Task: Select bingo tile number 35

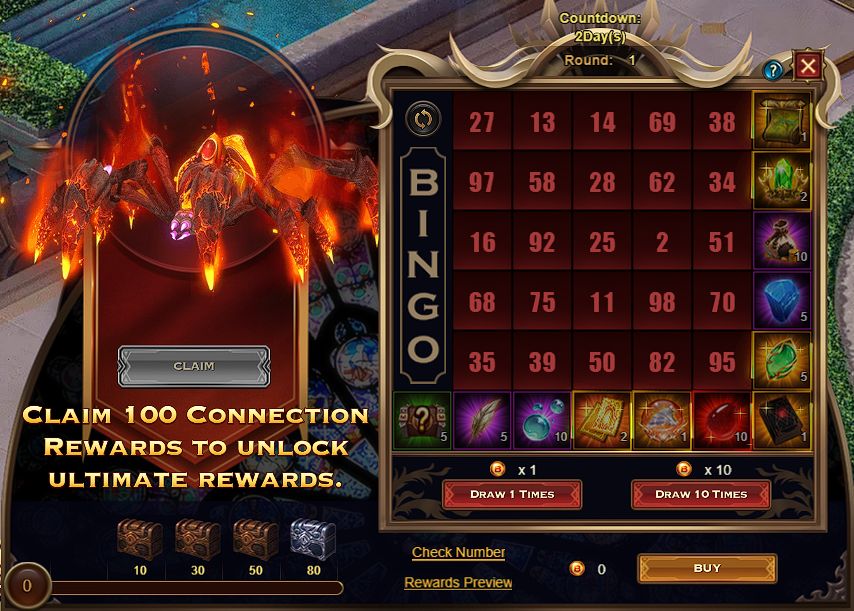Action: pos(482,362)
